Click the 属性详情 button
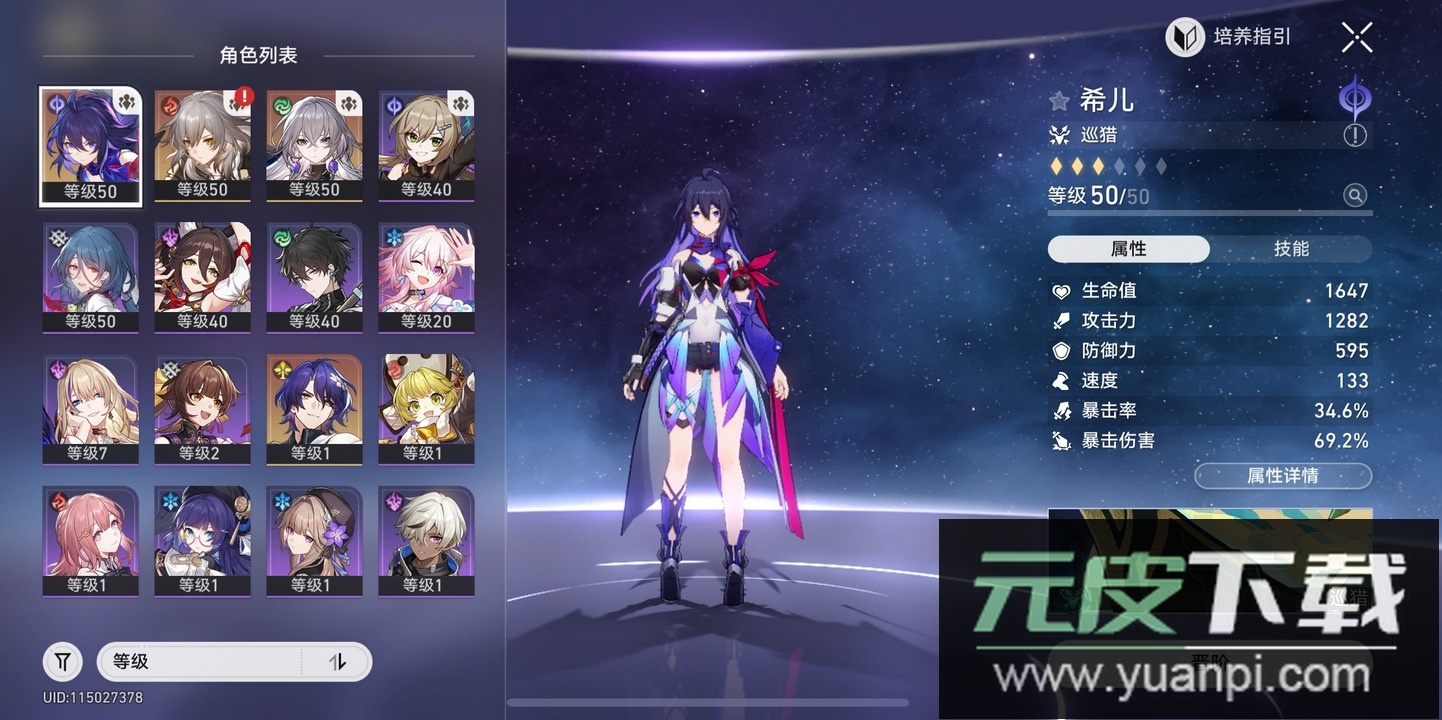The height and width of the screenshot is (720, 1442). pyautogui.click(x=1282, y=475)
